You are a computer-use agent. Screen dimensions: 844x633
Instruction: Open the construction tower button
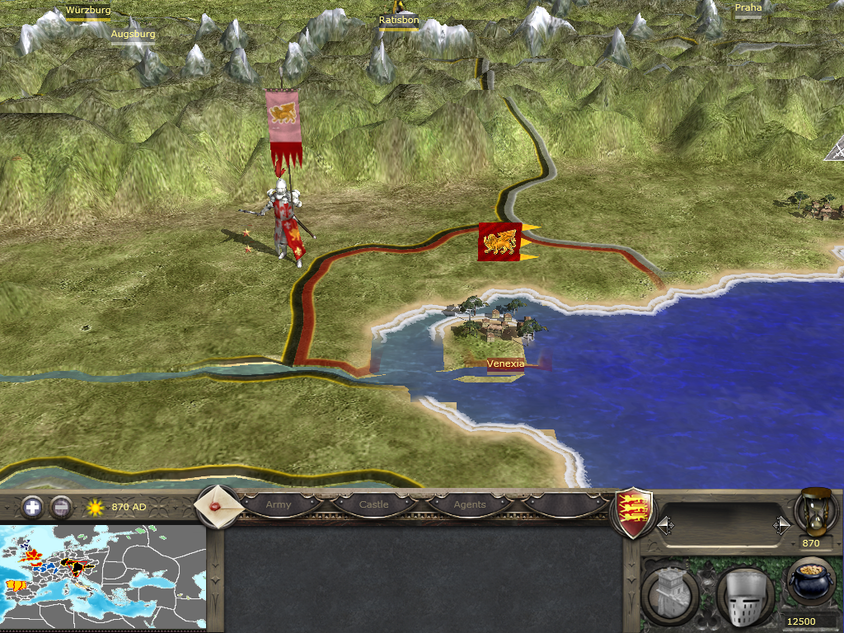click(x=672, y=593)
